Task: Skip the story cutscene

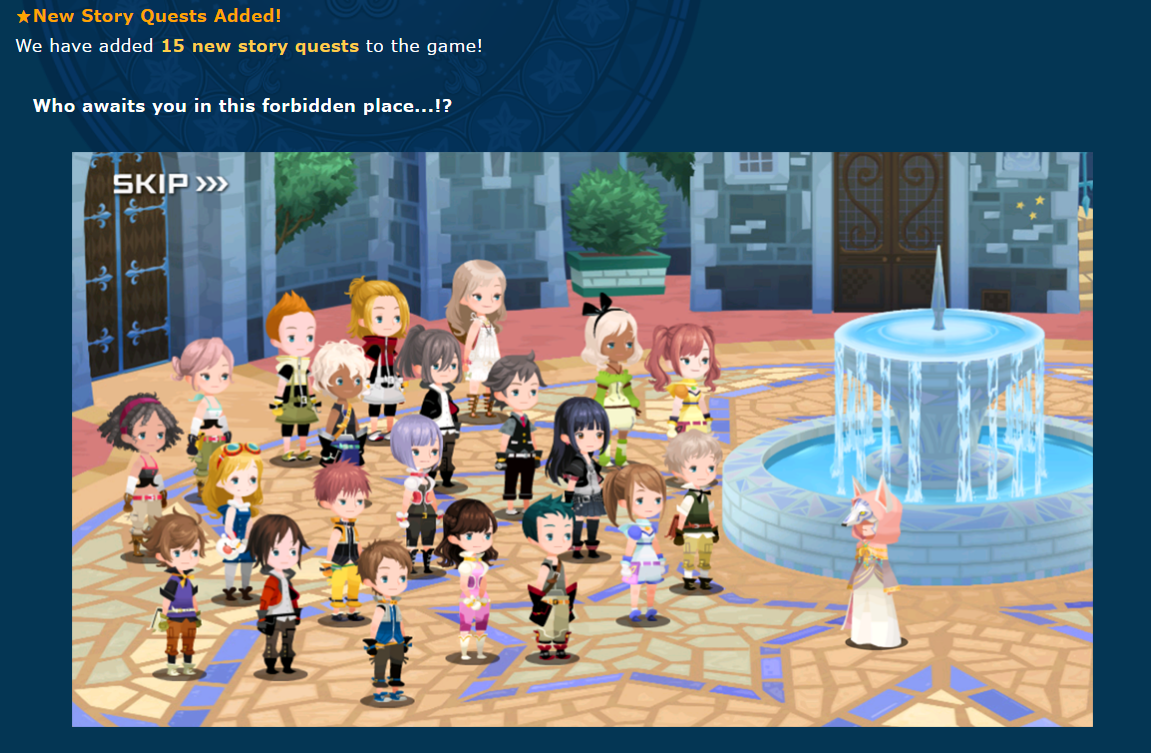Action: coord(169,184)
